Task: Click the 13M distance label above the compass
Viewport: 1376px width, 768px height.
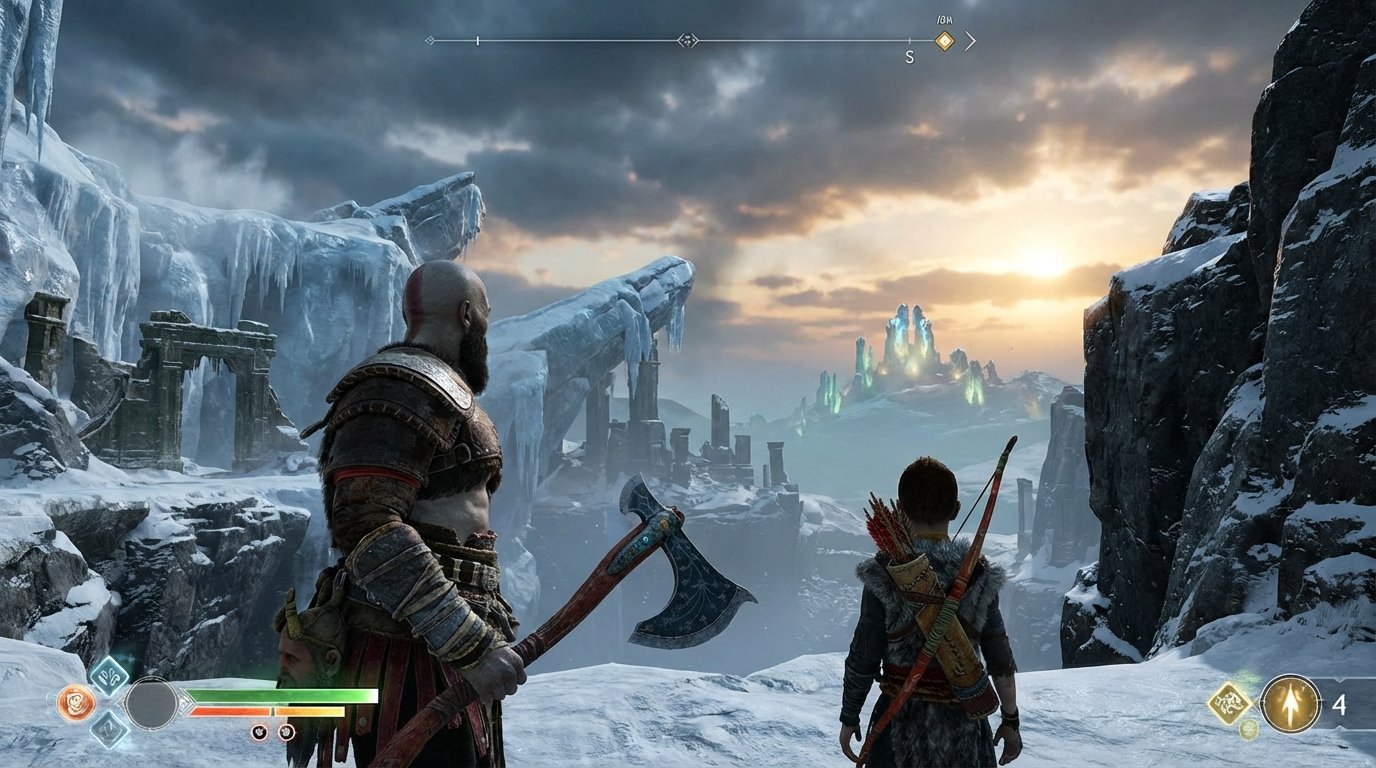Action: [x=943, y=19]
